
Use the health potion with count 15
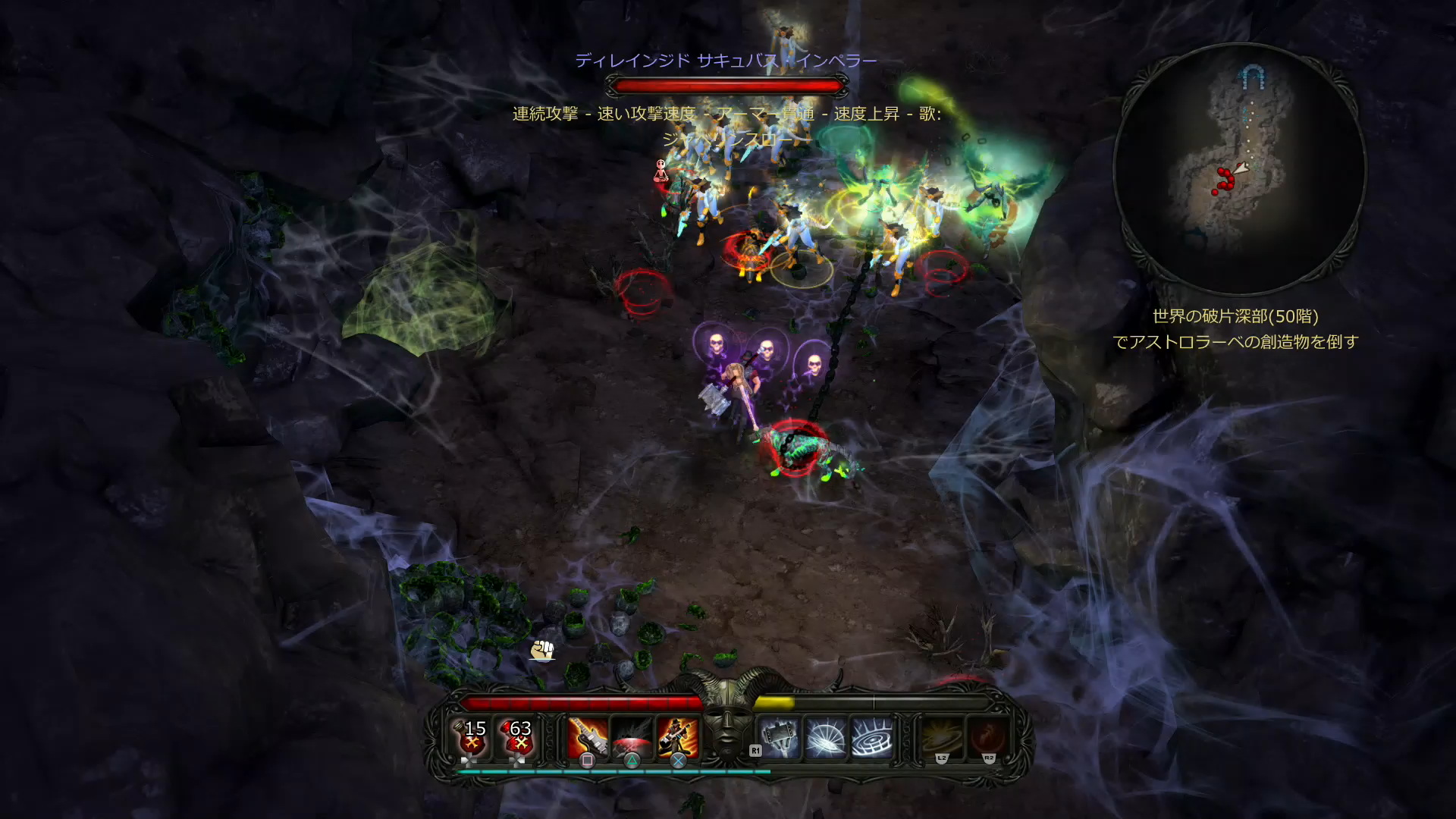(x=473, y=737)
